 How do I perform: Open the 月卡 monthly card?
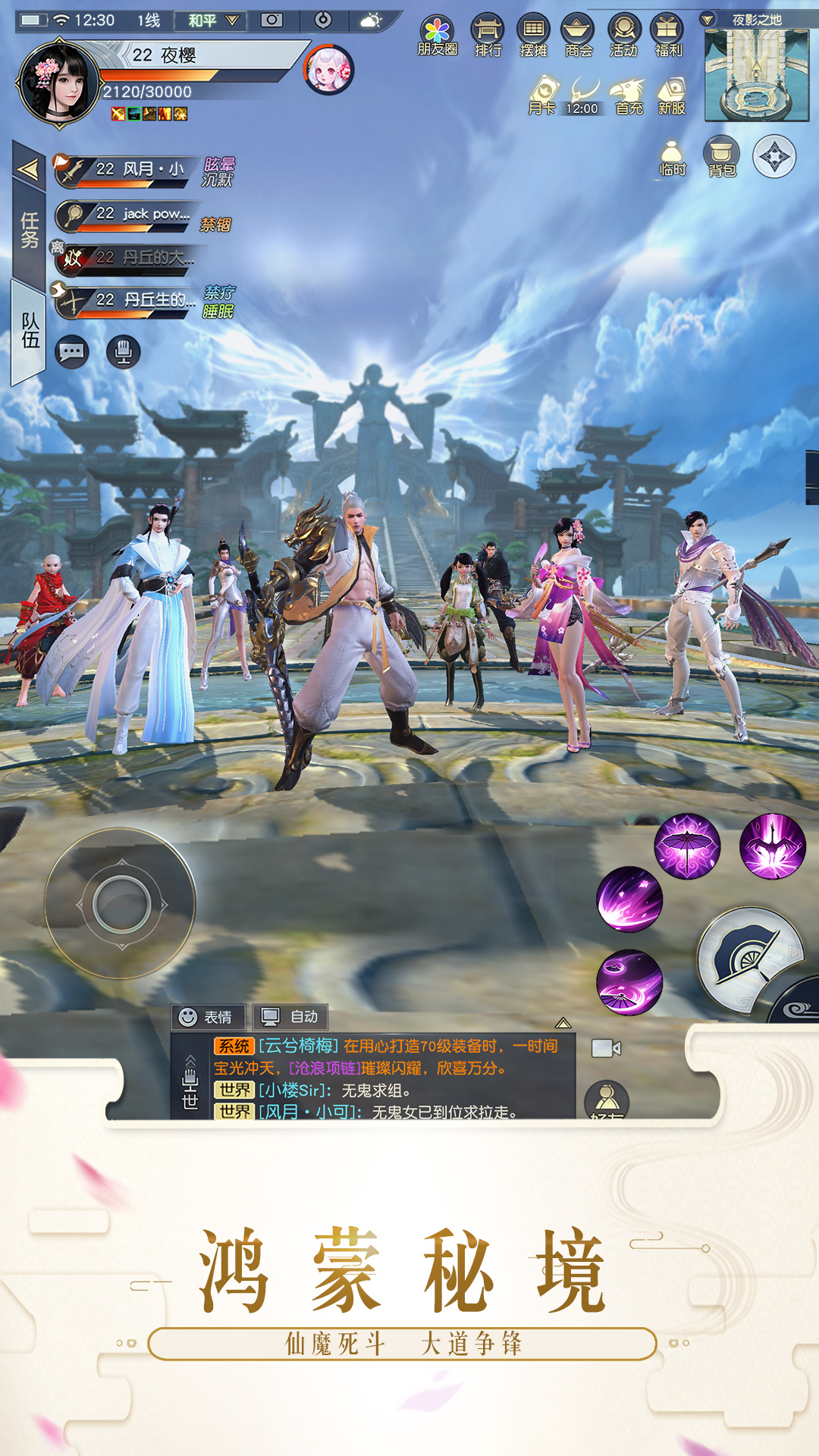click(542, 96)
